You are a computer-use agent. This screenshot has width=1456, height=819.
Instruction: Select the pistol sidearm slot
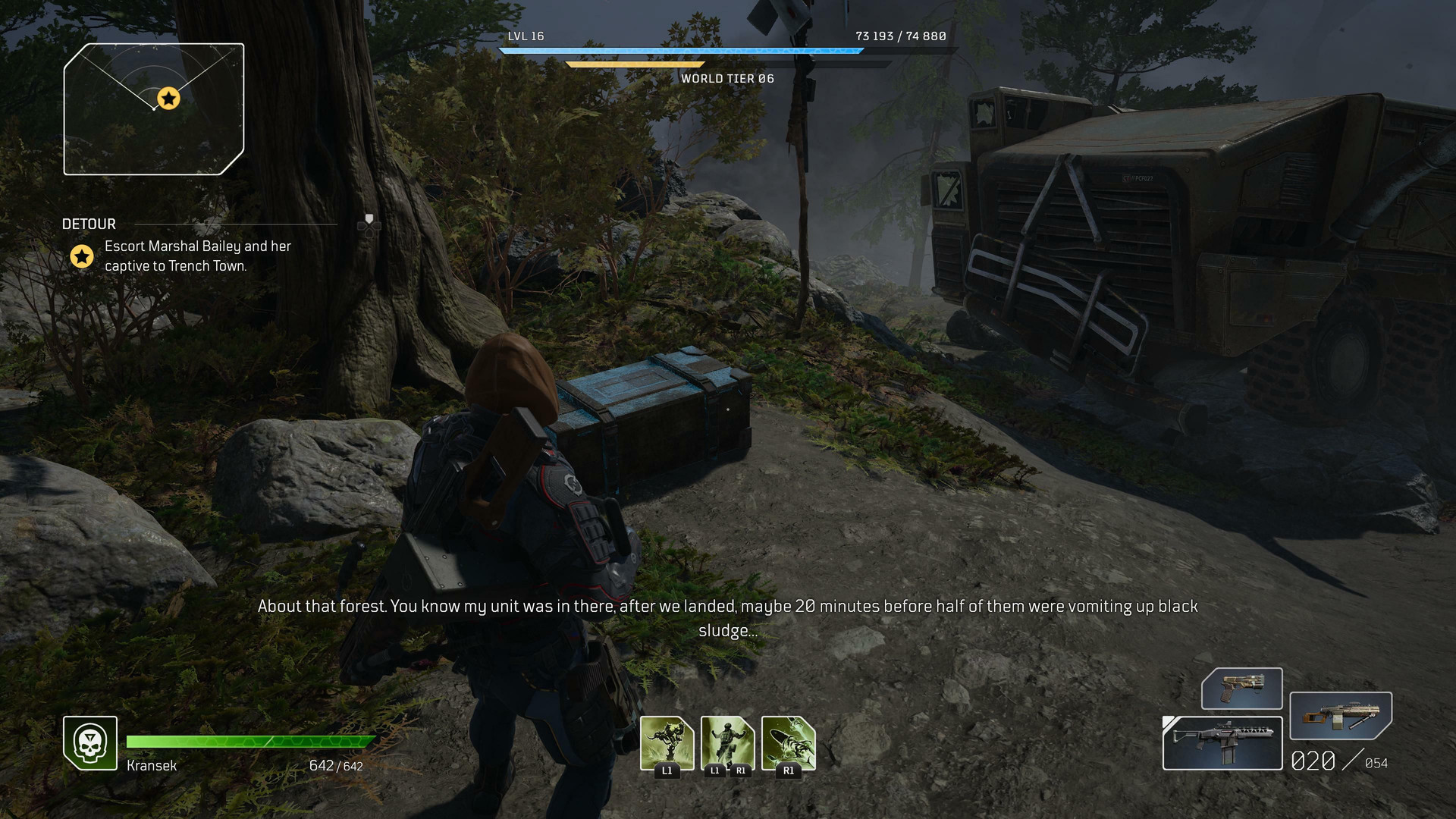click(x=1241, y=688)
